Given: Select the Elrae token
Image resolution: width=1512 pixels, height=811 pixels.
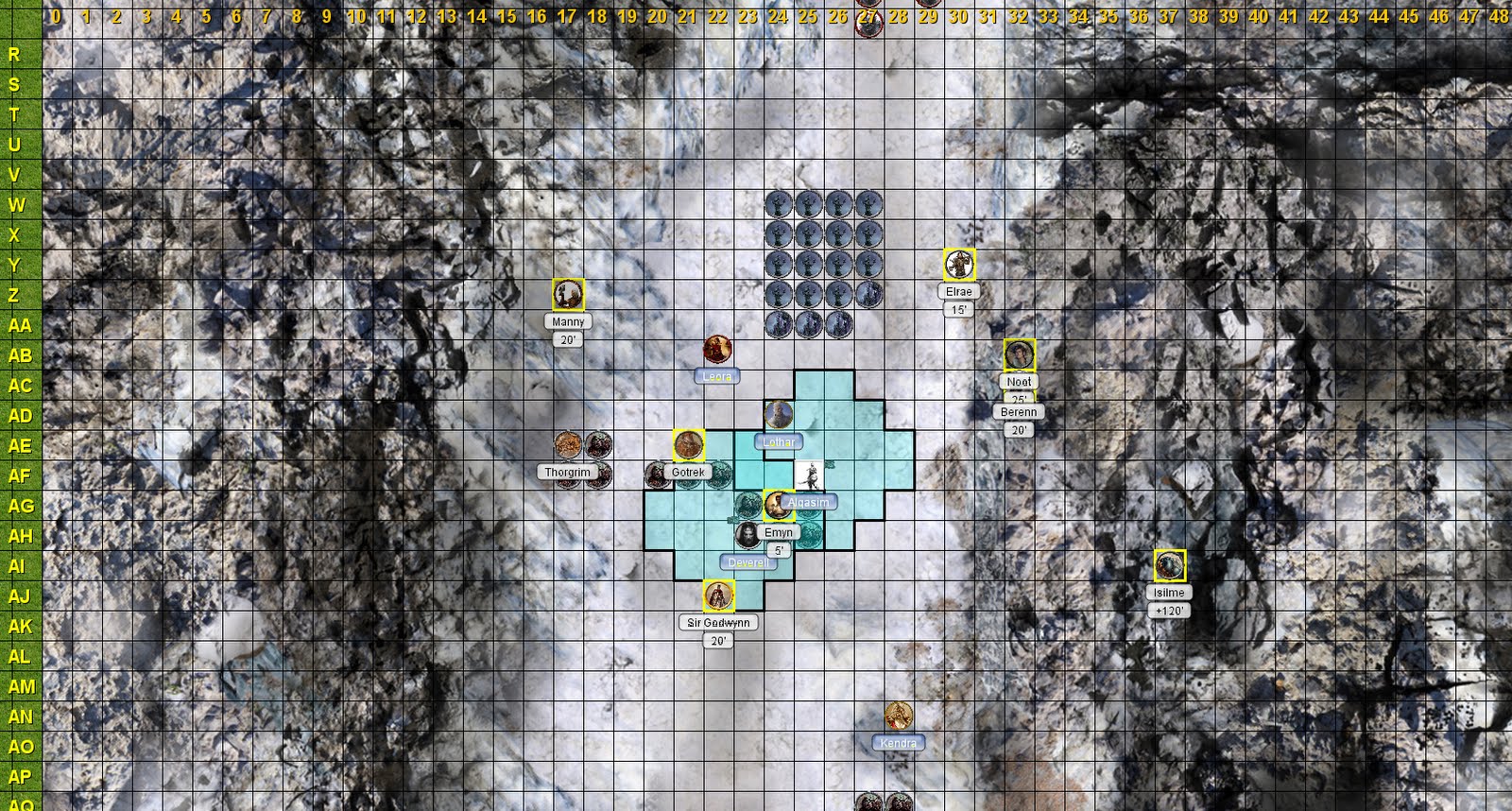Looking at the screenshot, I should [959, 265].
